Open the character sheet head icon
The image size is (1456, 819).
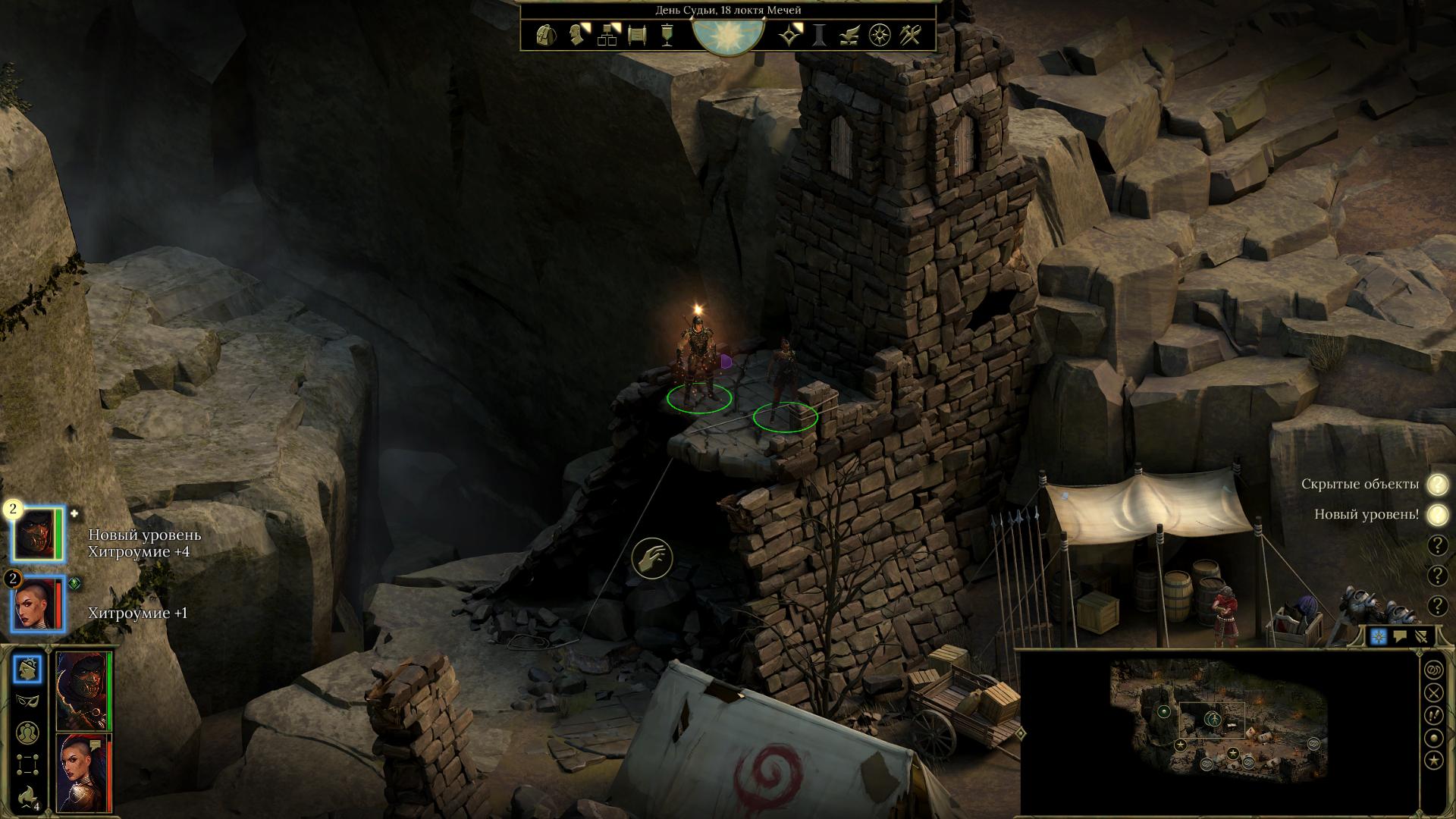point(579,35)
